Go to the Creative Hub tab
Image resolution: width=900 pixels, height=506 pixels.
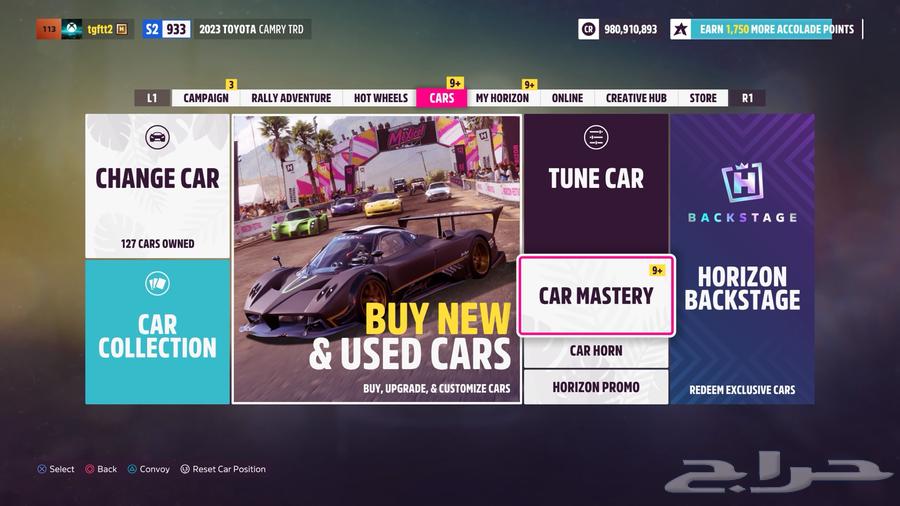pyautogui.click(x=636, y=98)
